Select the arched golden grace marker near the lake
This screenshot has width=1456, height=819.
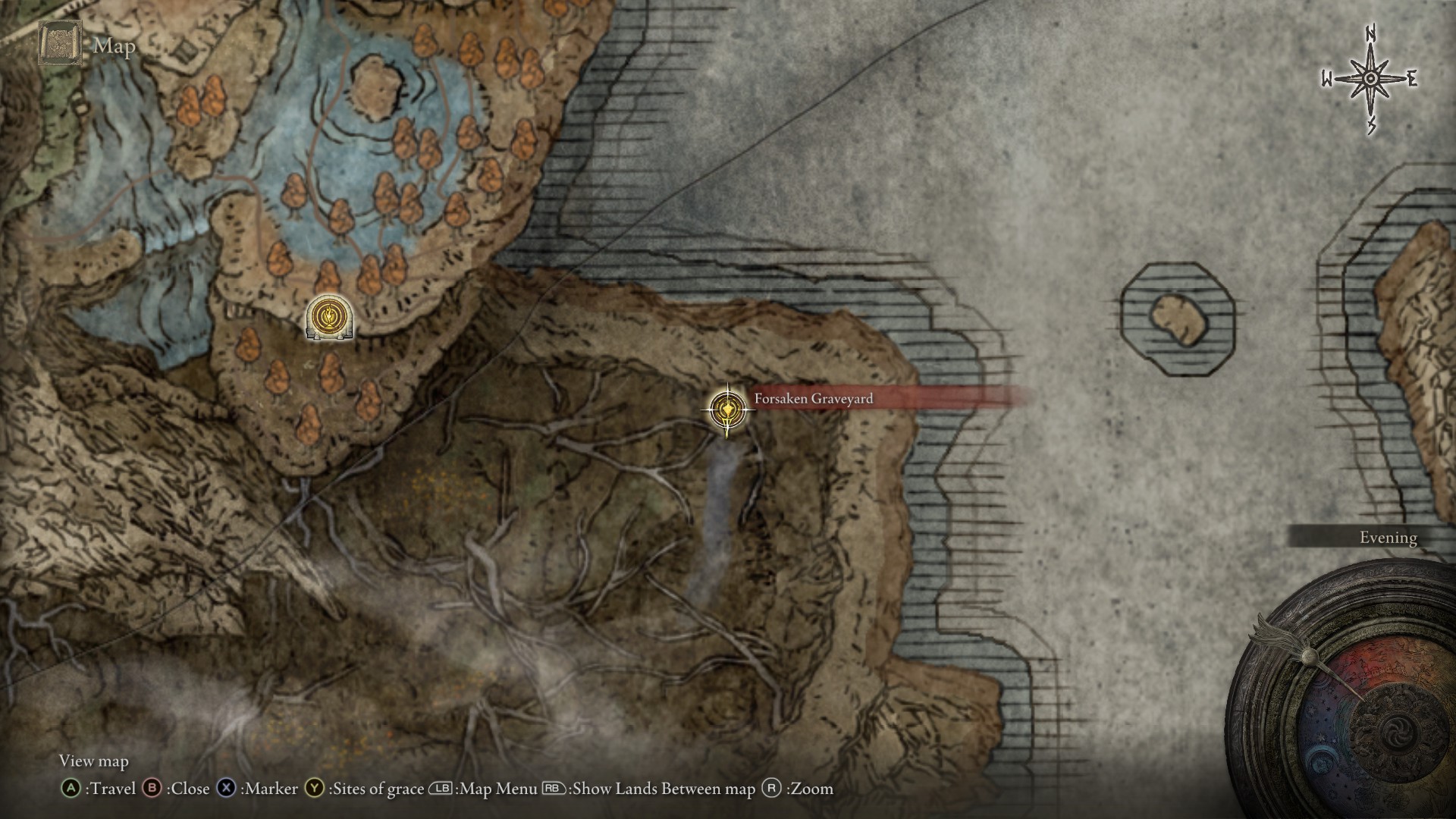[x=329, y=317]
